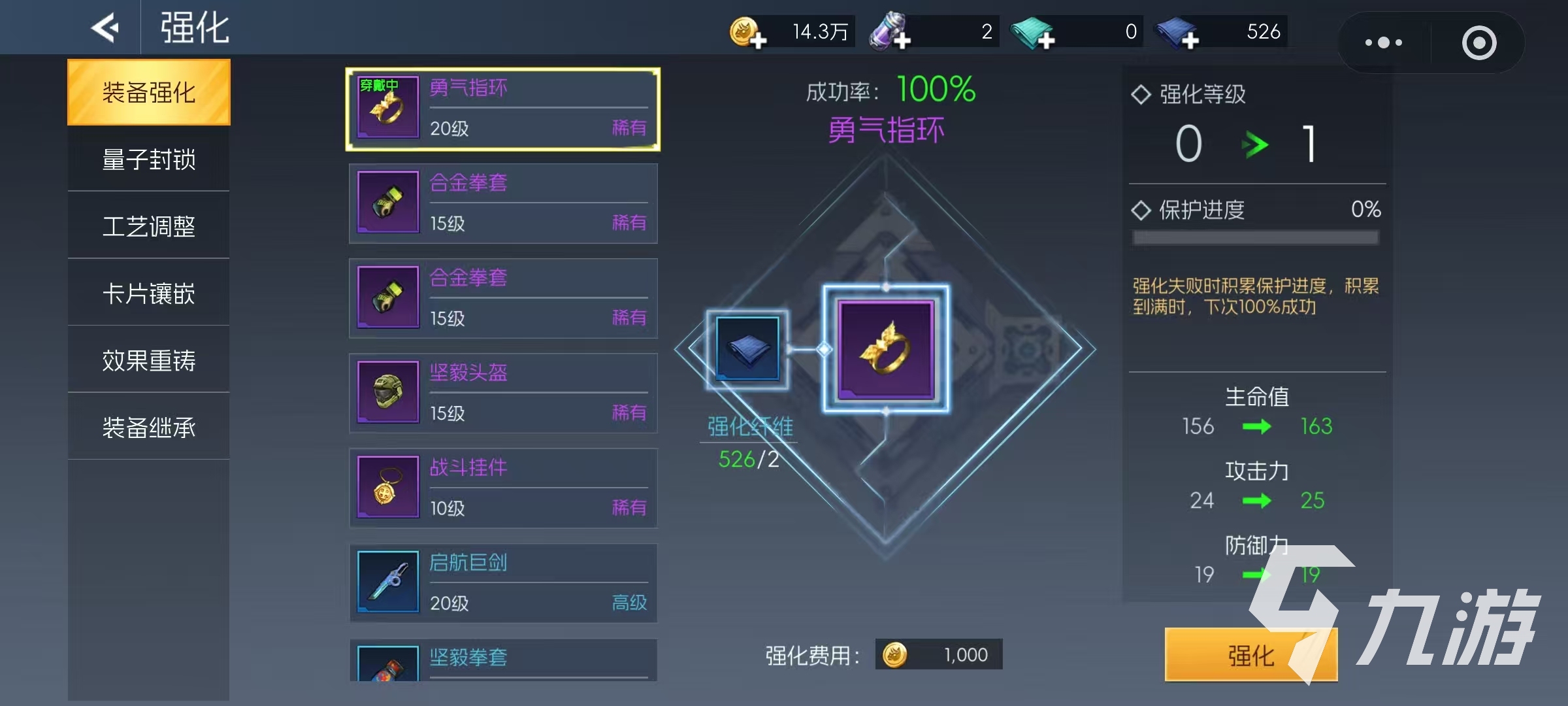This screenshot has width=1568, height=706.
Task: Tap the 勇气指环 ring preview in center
Action: click(x=885, y=348)
